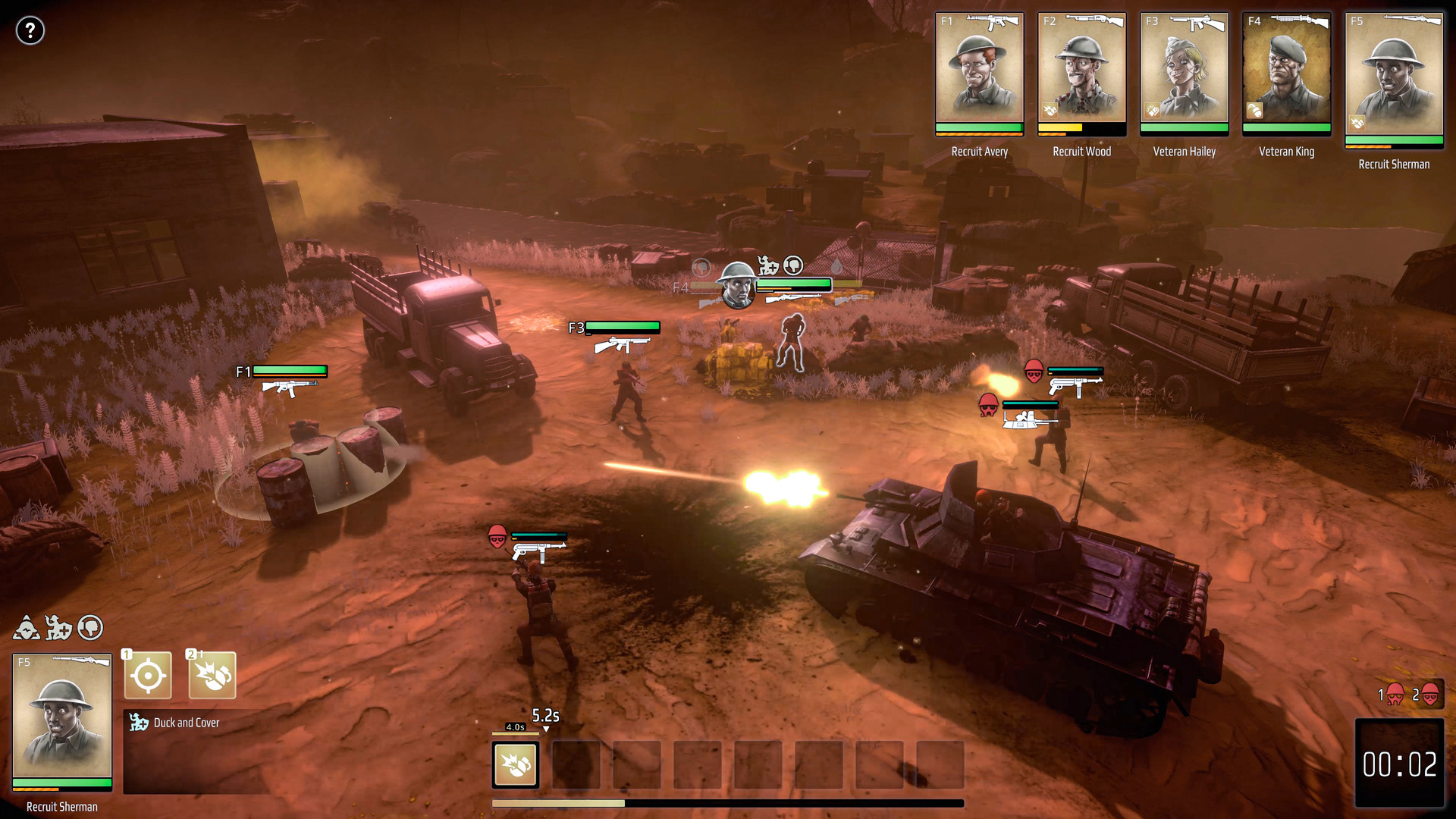
Task: Choose Veteran Hailey's portrait card
Action: click(1184, 72)
